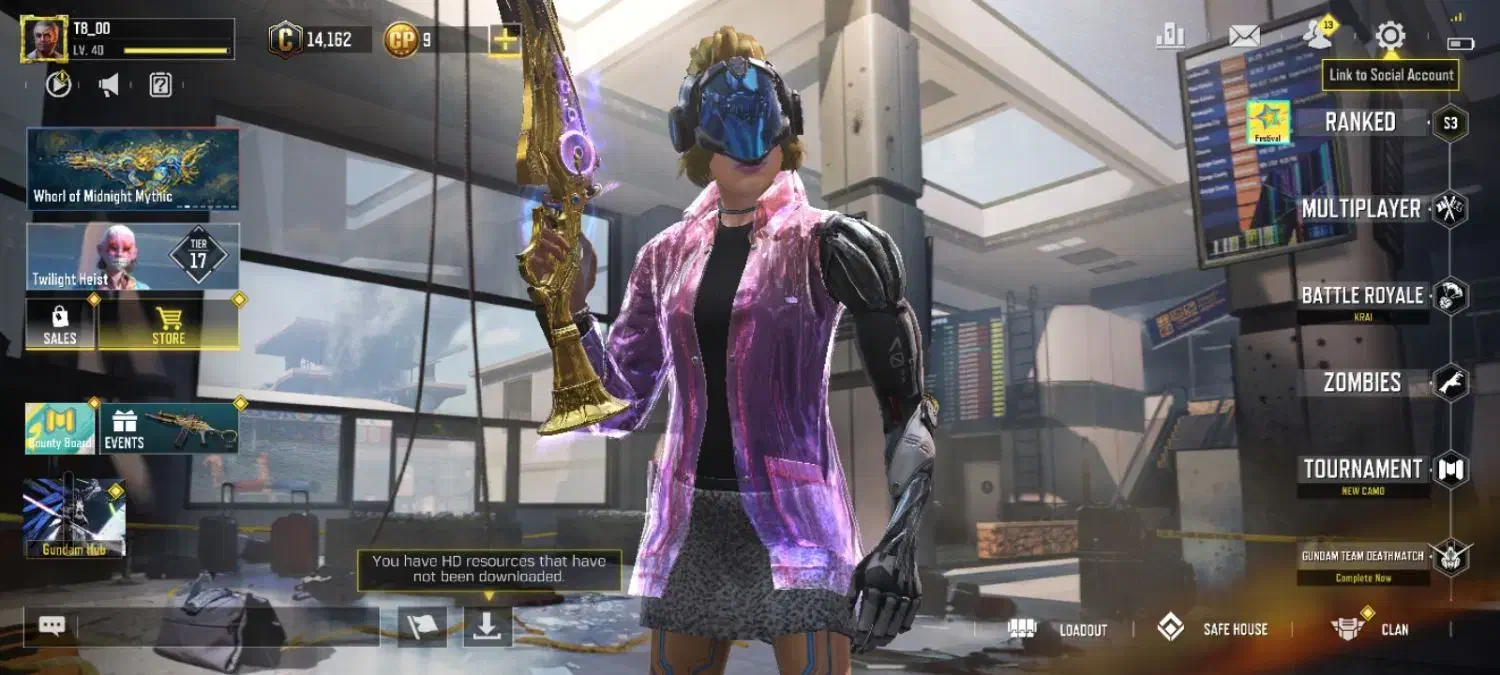The height and width of the screenshot is (675, 1500).
Task: Choose the Zombies mode
Action: click(x=1362, y=382)
